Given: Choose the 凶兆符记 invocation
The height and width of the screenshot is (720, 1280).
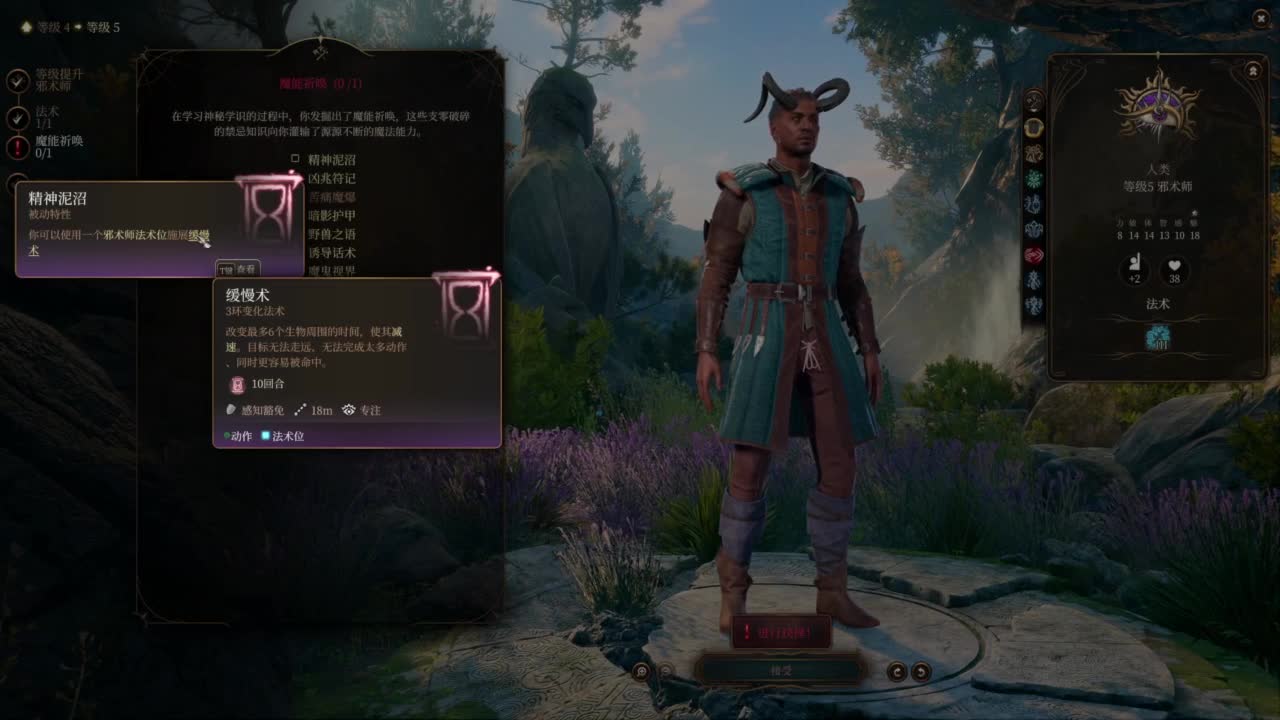Looking at the screenshot, I should click(x=331, y=178).
